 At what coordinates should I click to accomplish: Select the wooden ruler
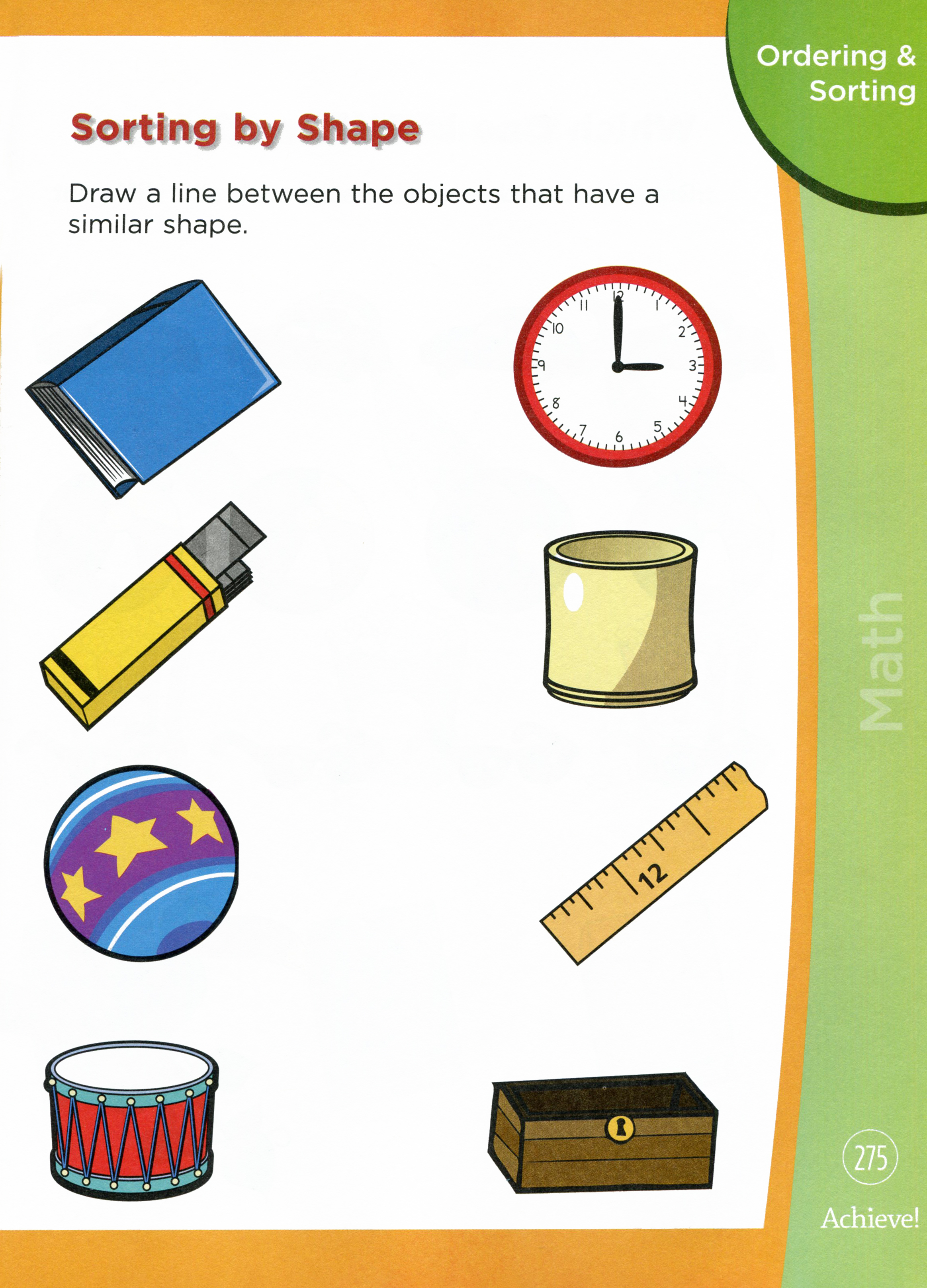pos(653,864)
